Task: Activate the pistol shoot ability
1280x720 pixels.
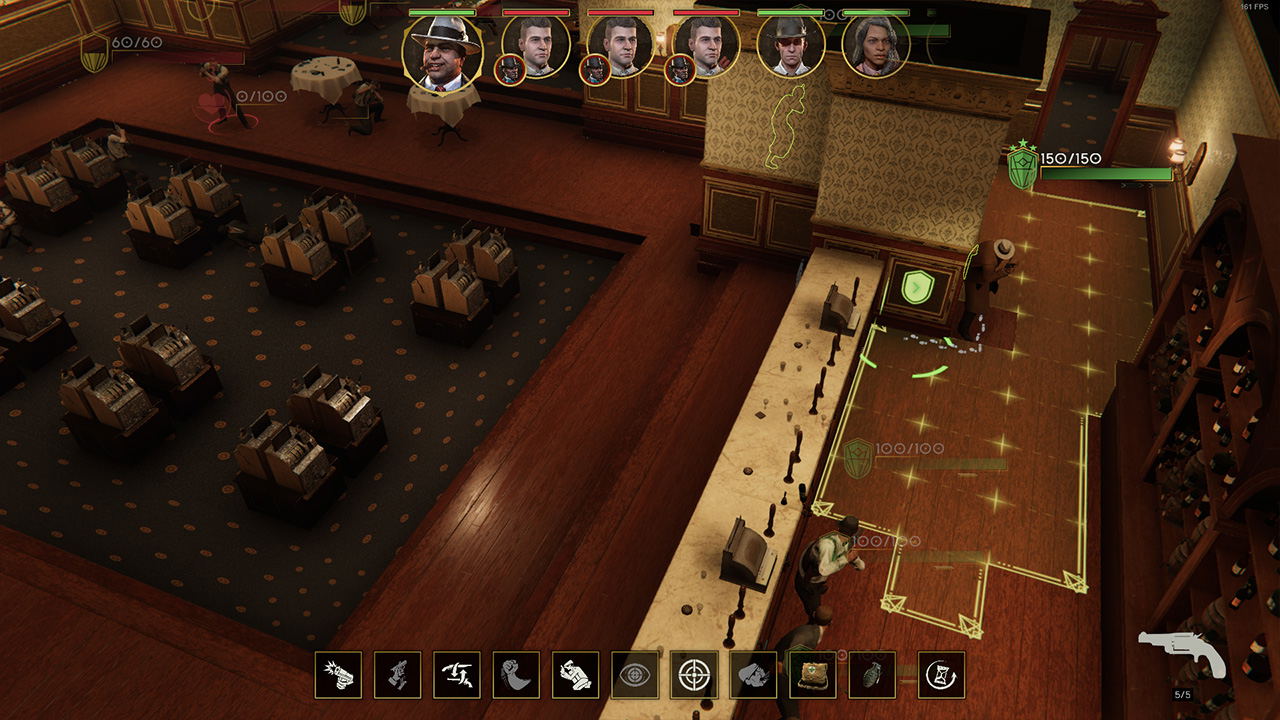Action: [338, 675]
